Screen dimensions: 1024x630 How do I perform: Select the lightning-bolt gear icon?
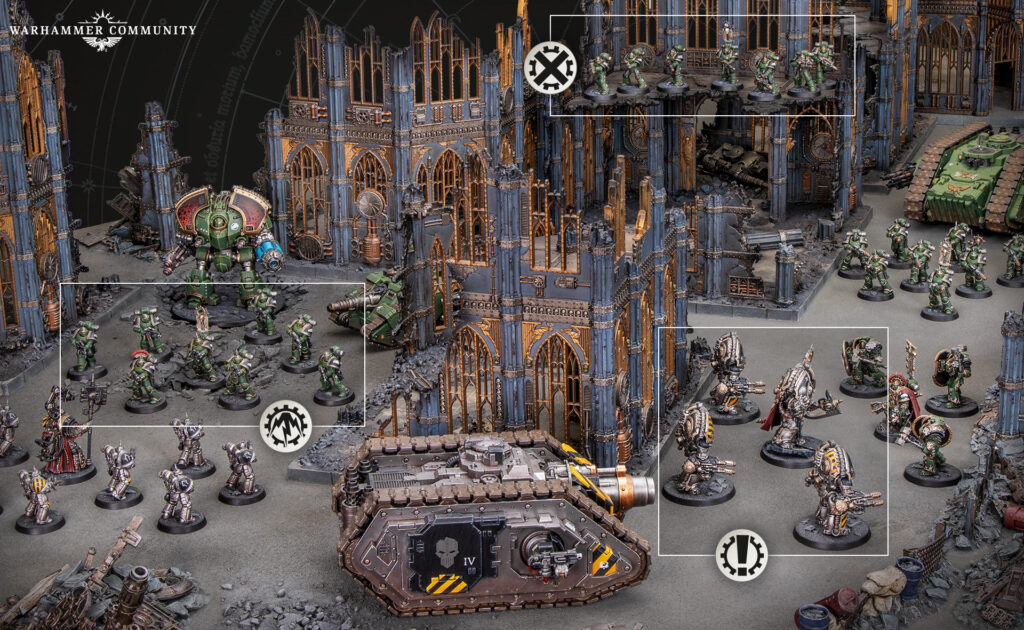click(286, 427)
